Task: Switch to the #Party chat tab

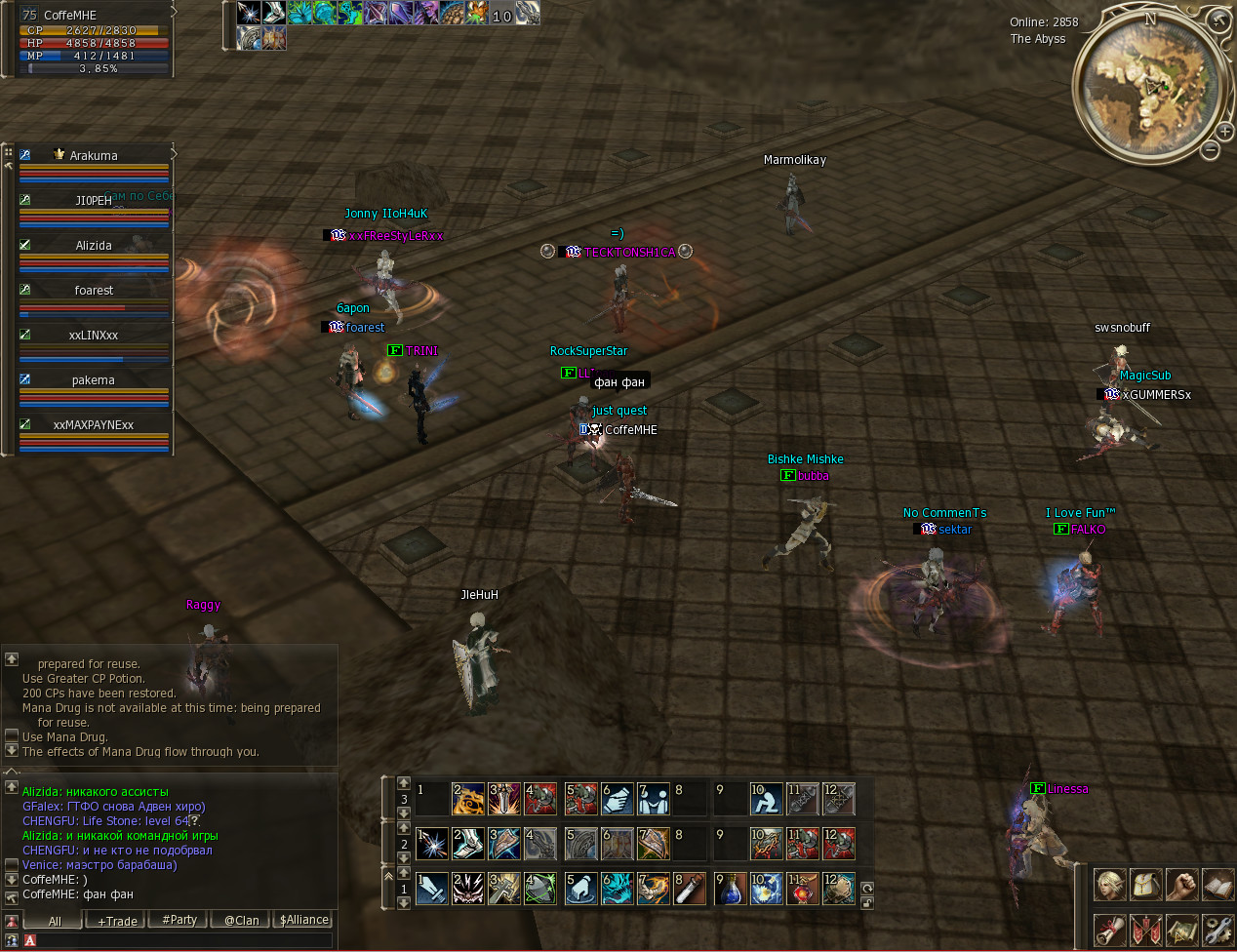Action: point(180,920)
